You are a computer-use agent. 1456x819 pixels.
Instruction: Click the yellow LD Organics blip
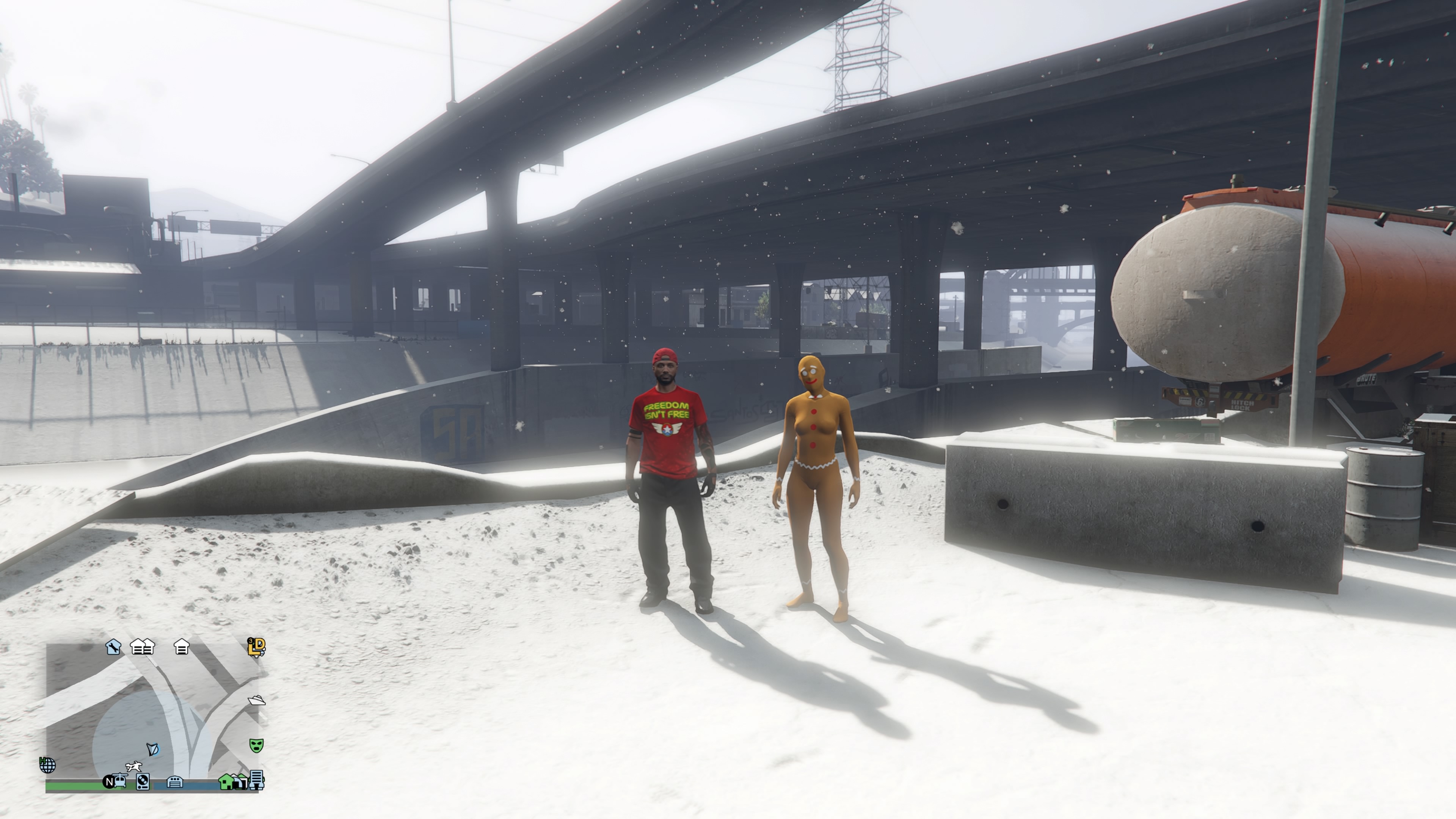click(x=256, y=646)
